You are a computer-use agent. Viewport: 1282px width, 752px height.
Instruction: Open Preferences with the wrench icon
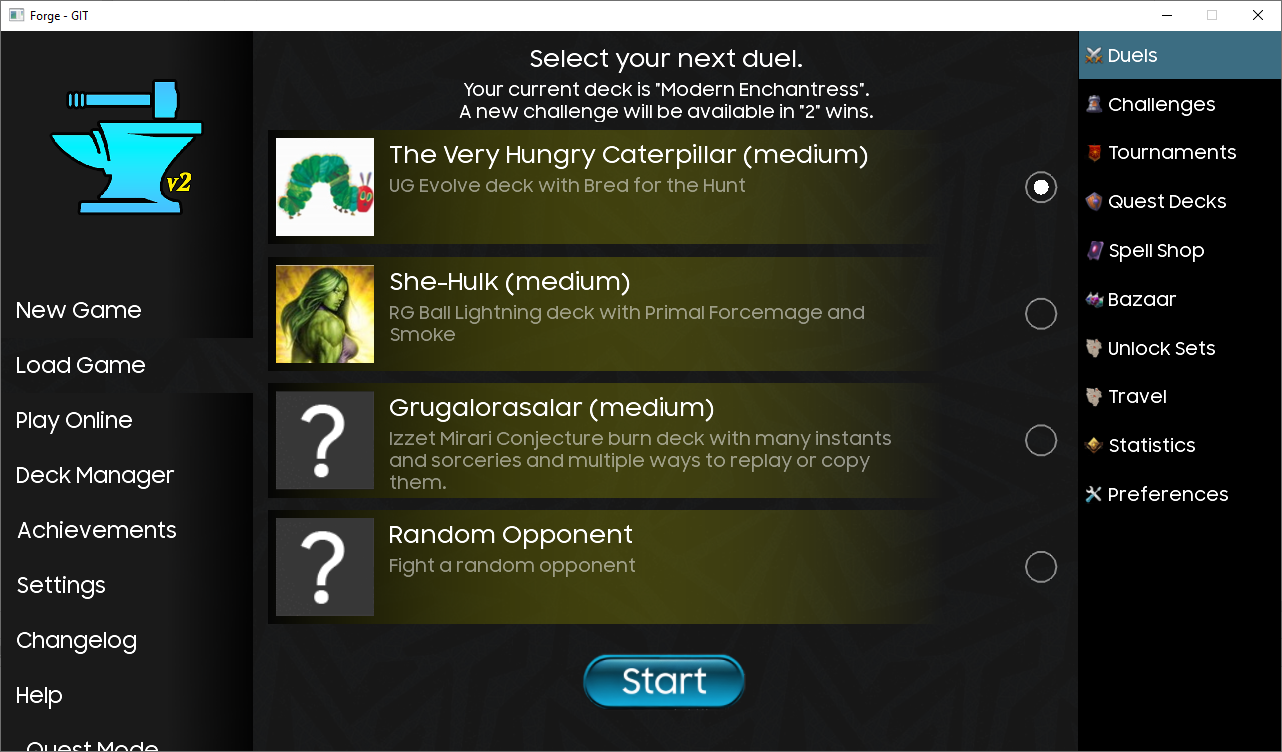[x=1092, y=494]
